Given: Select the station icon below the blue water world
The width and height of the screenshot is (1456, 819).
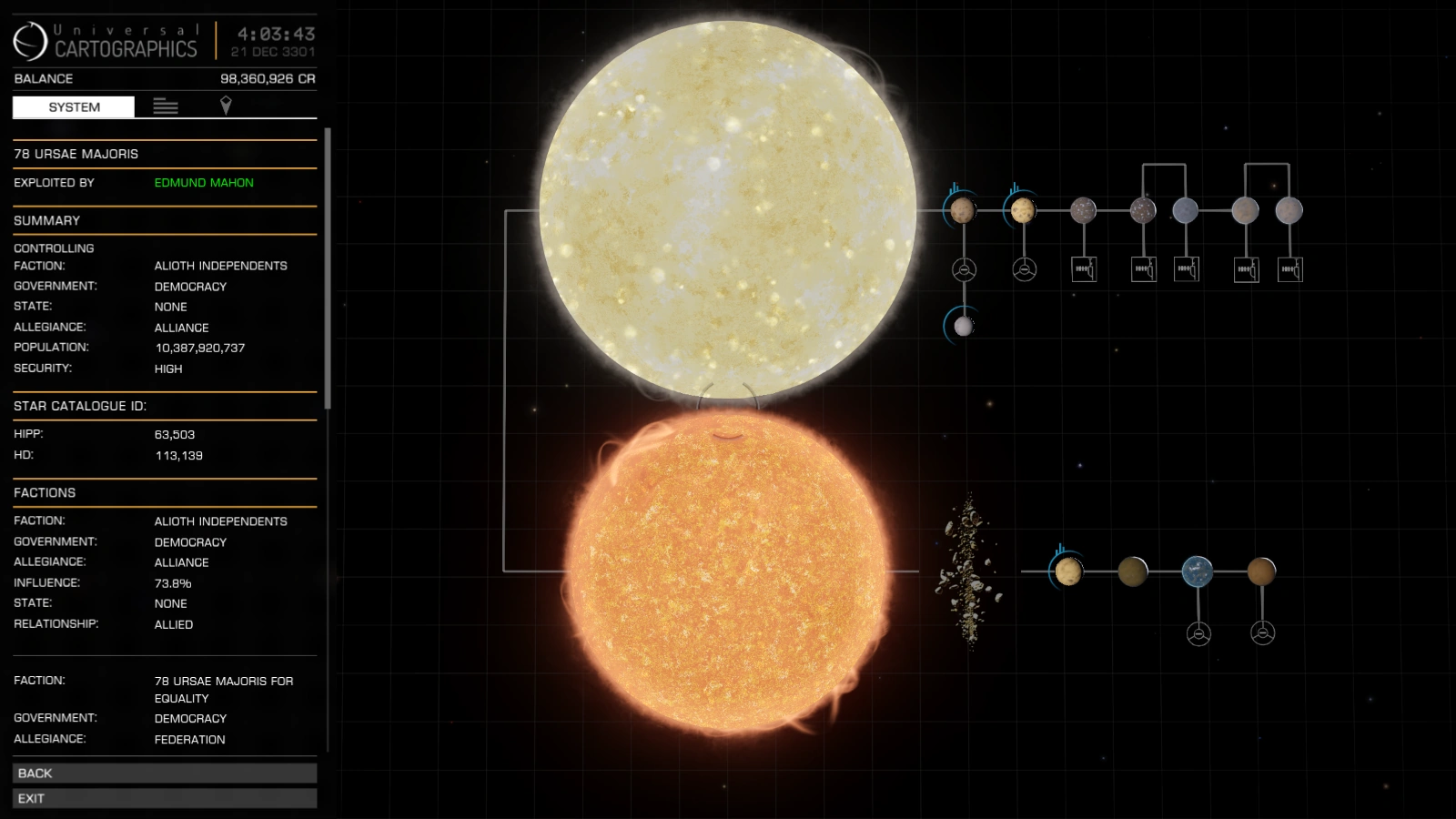Looking at the screenshot, I should pos(1198,632).
